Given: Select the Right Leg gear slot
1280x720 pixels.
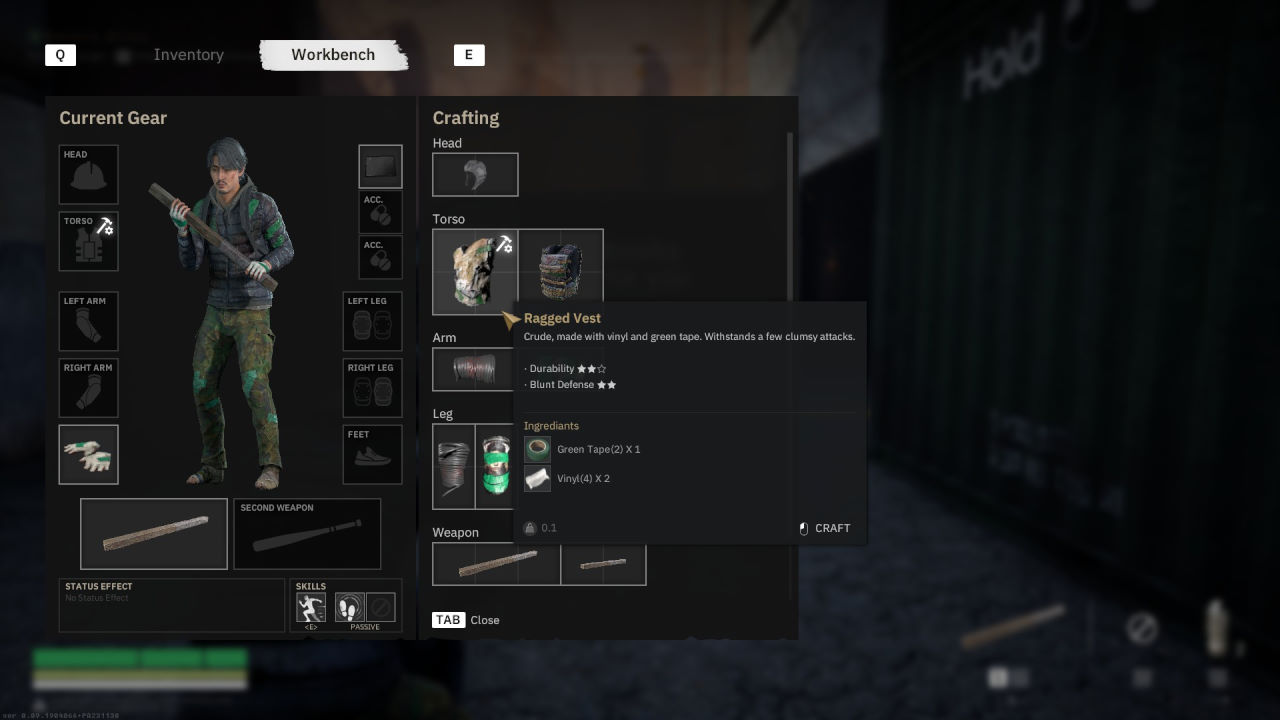Looking at the screenshot, I should click(372, 388).
